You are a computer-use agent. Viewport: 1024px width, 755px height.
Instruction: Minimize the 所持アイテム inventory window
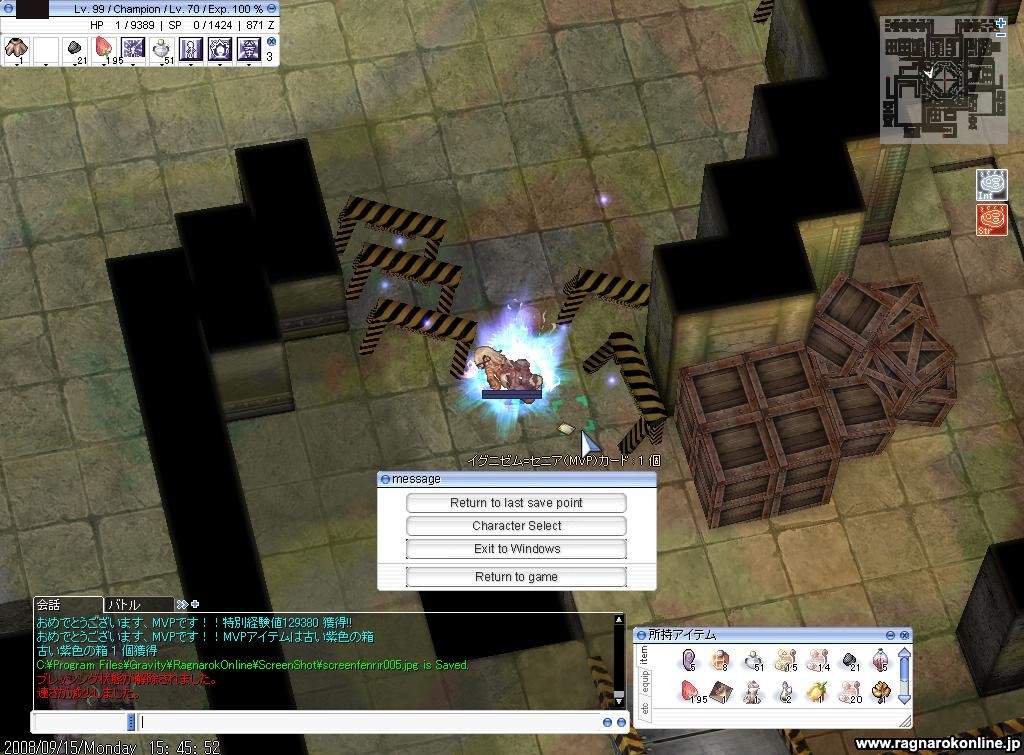tap(890, 635)
